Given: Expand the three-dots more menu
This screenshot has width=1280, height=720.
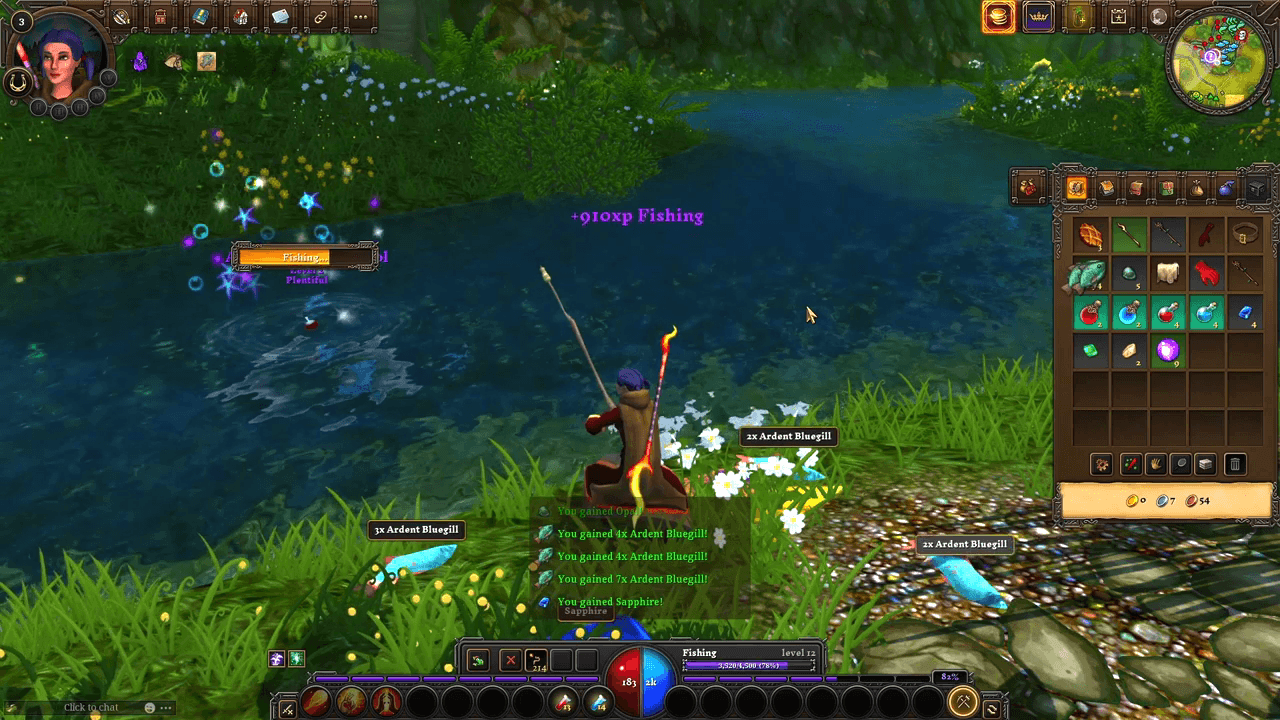Looking at the screenshot, I should pos(360,16).
